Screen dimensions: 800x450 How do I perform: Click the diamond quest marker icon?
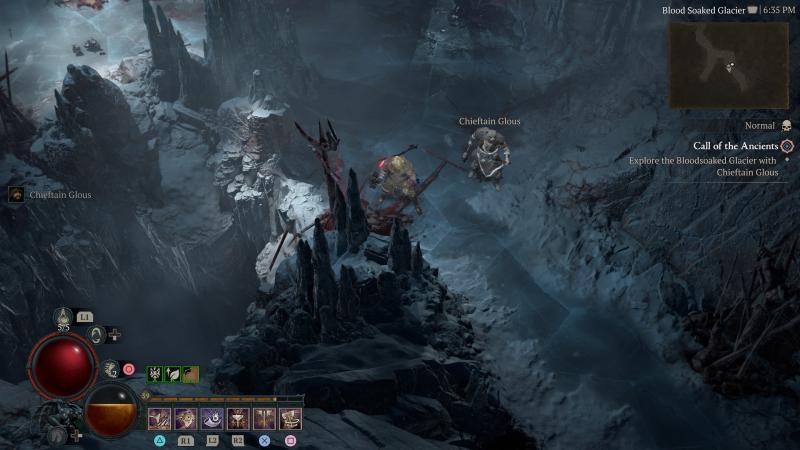coord(787,146)
